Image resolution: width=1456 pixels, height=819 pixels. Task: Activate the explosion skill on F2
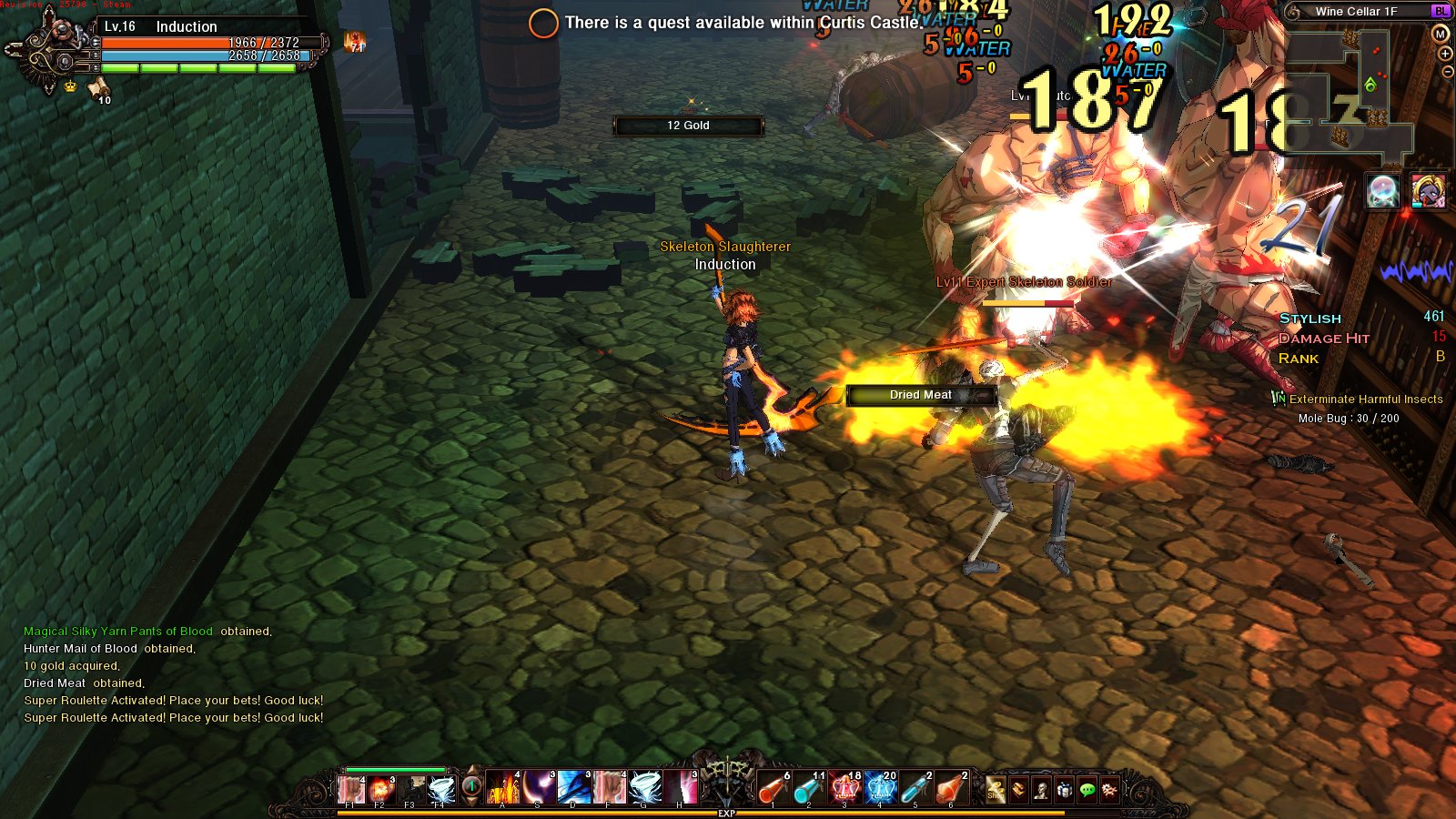[x=380, y=788]
